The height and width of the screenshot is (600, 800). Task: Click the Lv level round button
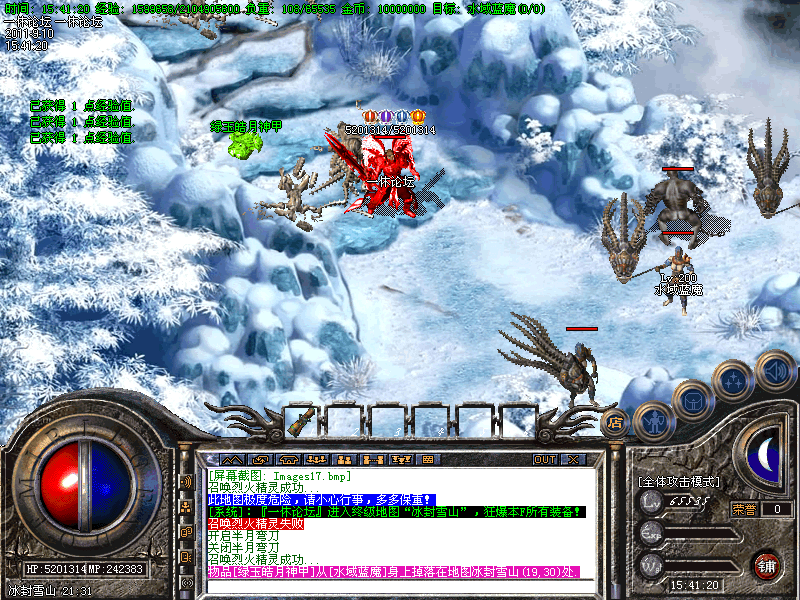point(651,501)
